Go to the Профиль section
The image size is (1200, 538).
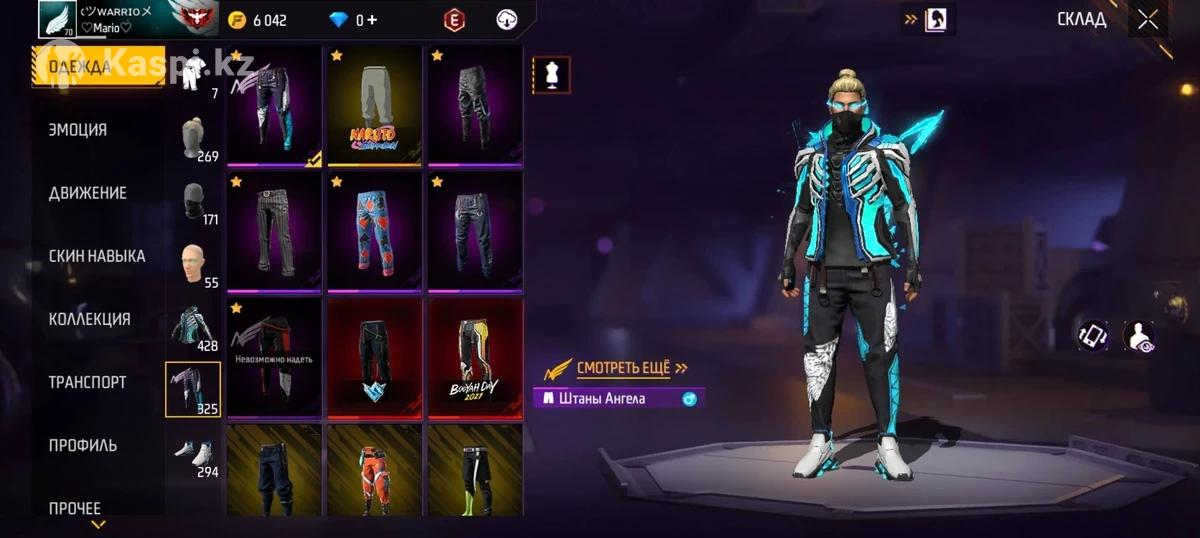(x=83, y=445)
